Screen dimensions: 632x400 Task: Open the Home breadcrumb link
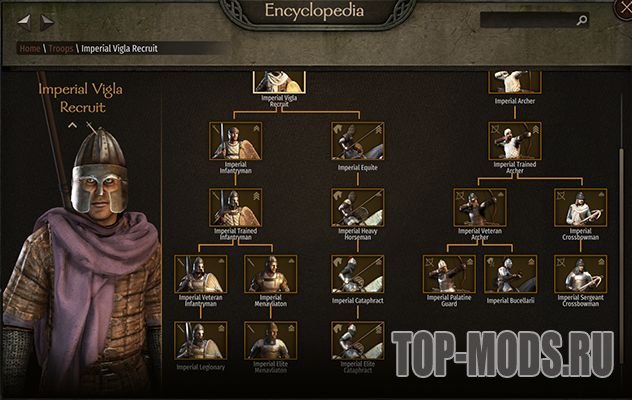(29, 48)
